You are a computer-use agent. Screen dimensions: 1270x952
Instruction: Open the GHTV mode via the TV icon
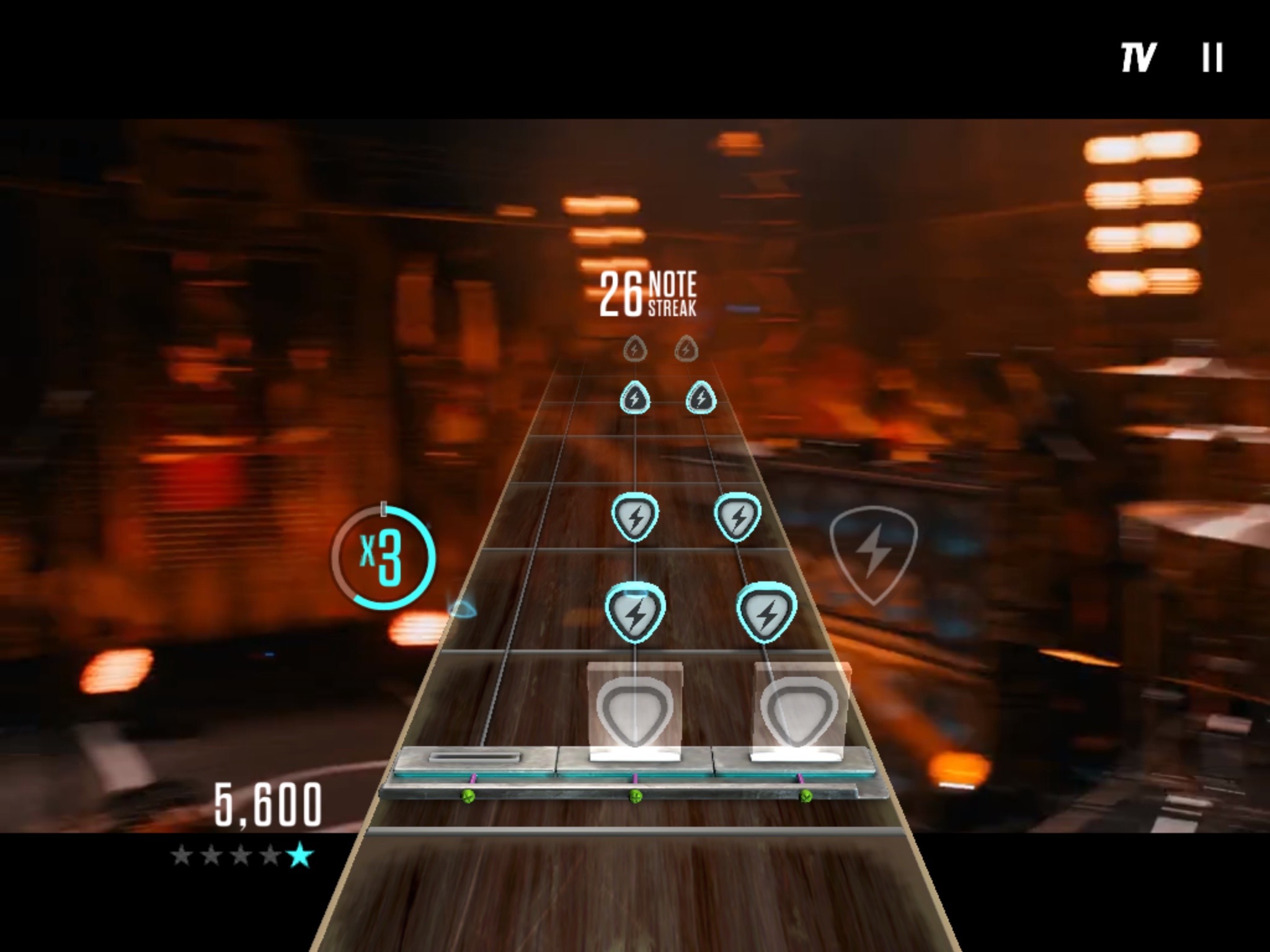1139,56
